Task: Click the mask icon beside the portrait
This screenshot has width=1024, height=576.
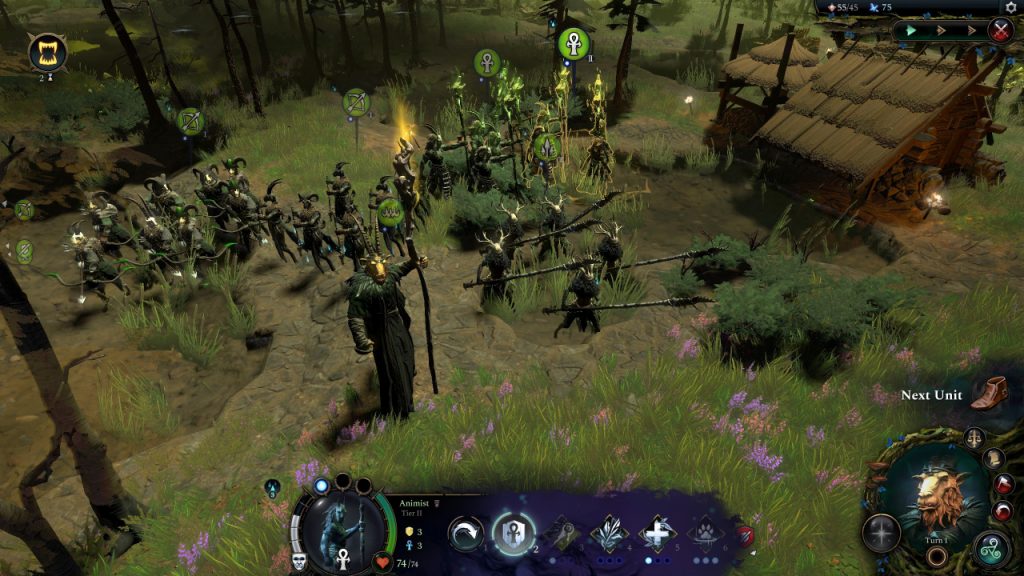Action: pyautogui.click(x=298, y=560)
